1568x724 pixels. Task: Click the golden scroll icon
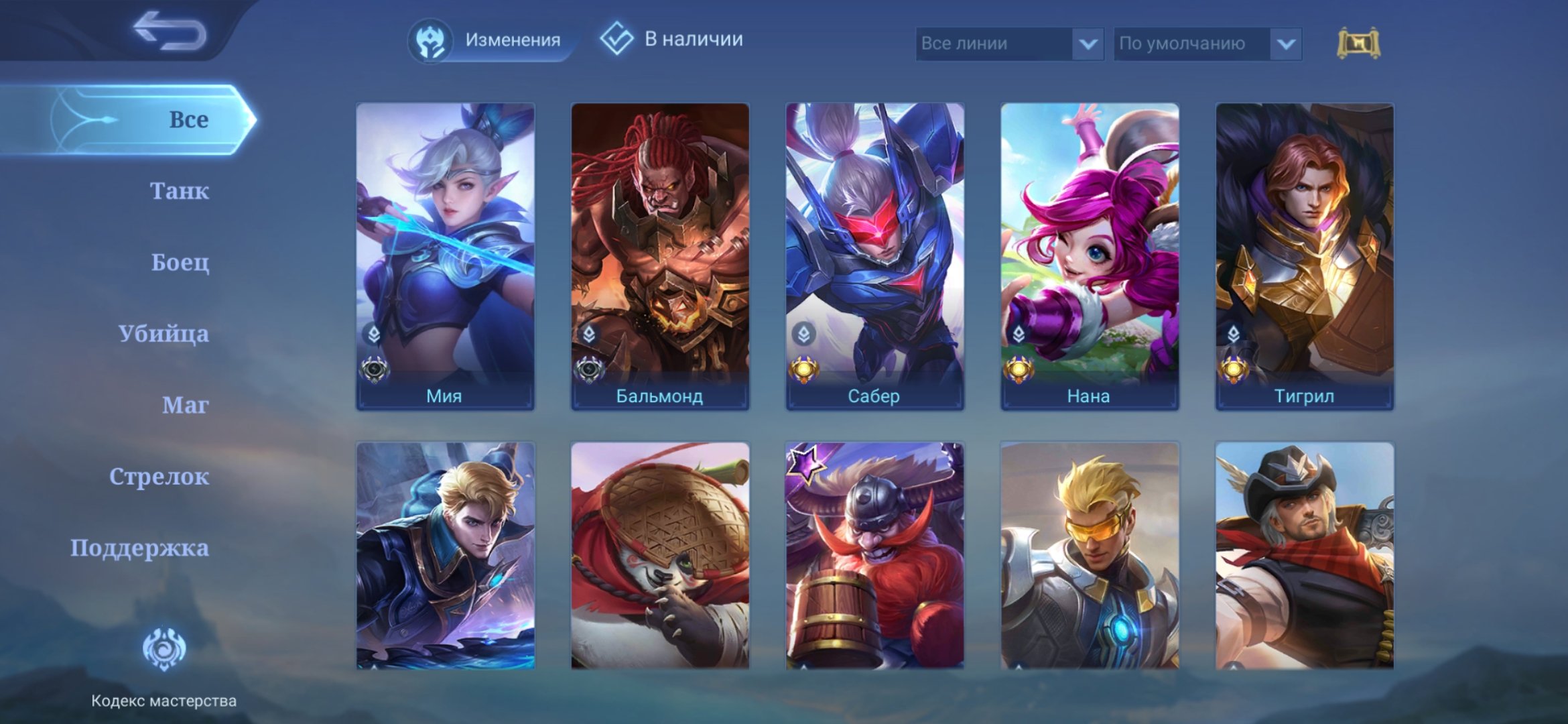pos(1358,44)
